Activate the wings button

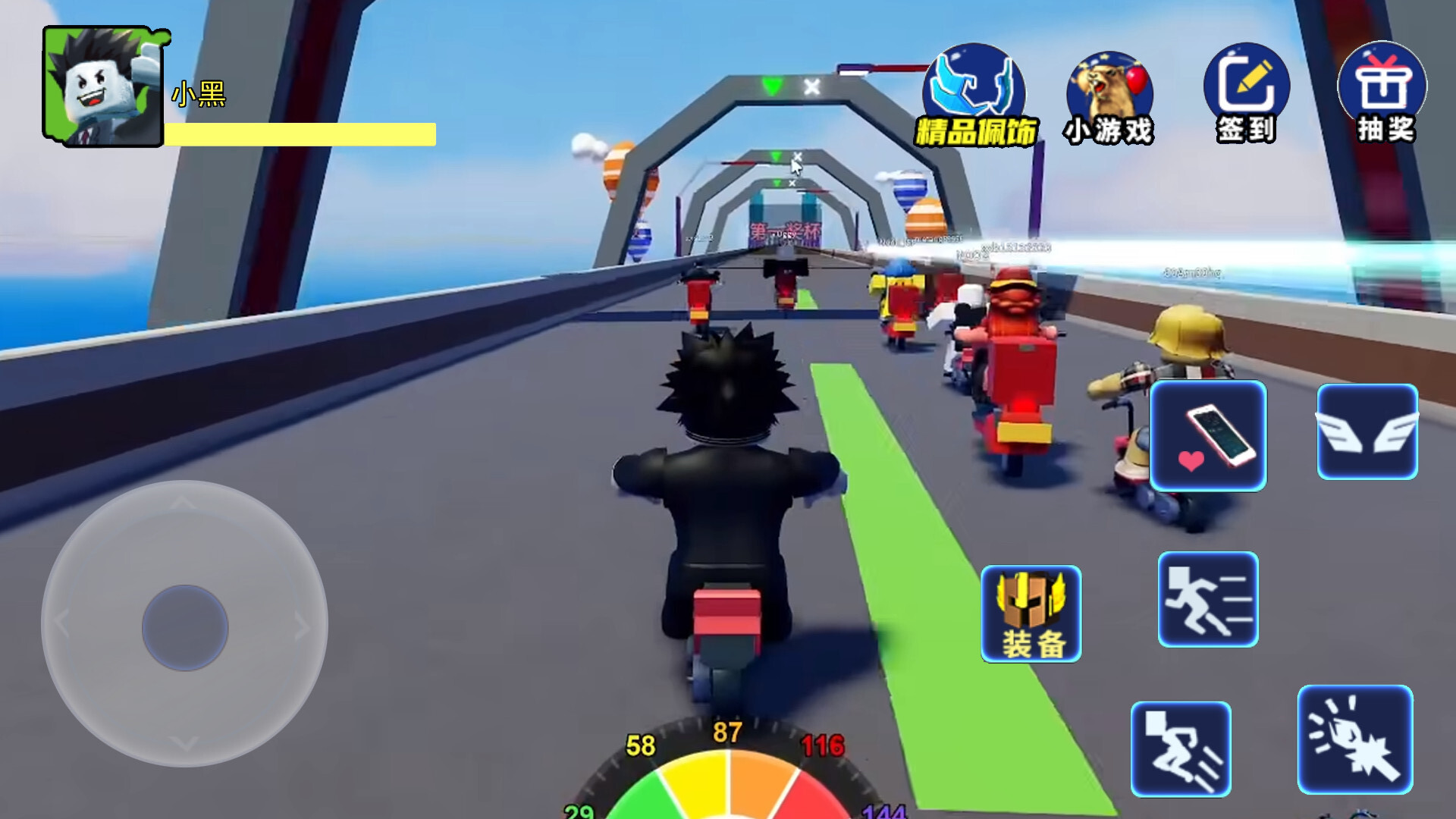point(1367,432)
